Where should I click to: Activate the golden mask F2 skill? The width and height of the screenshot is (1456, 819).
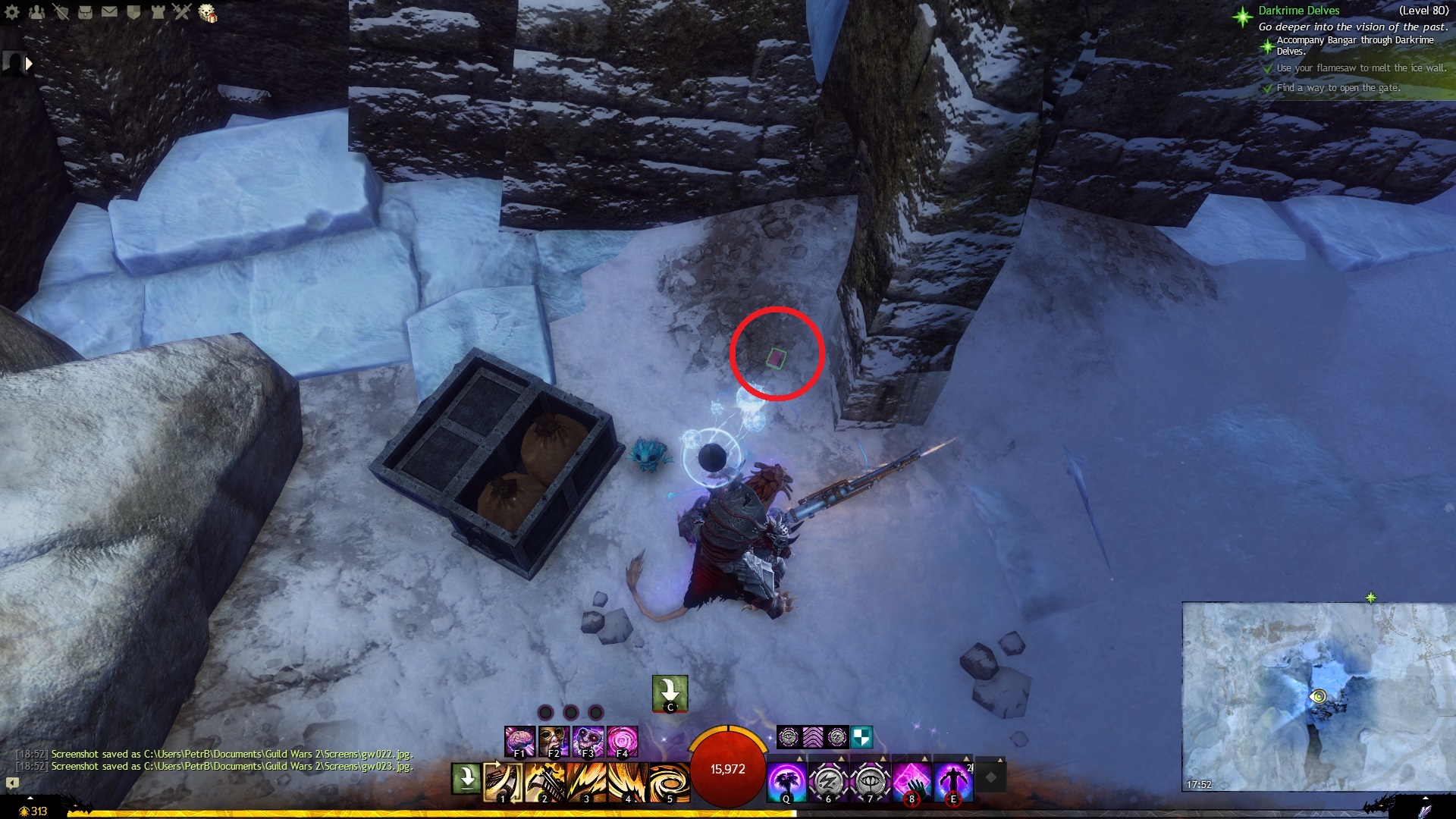tap(554, 741)
